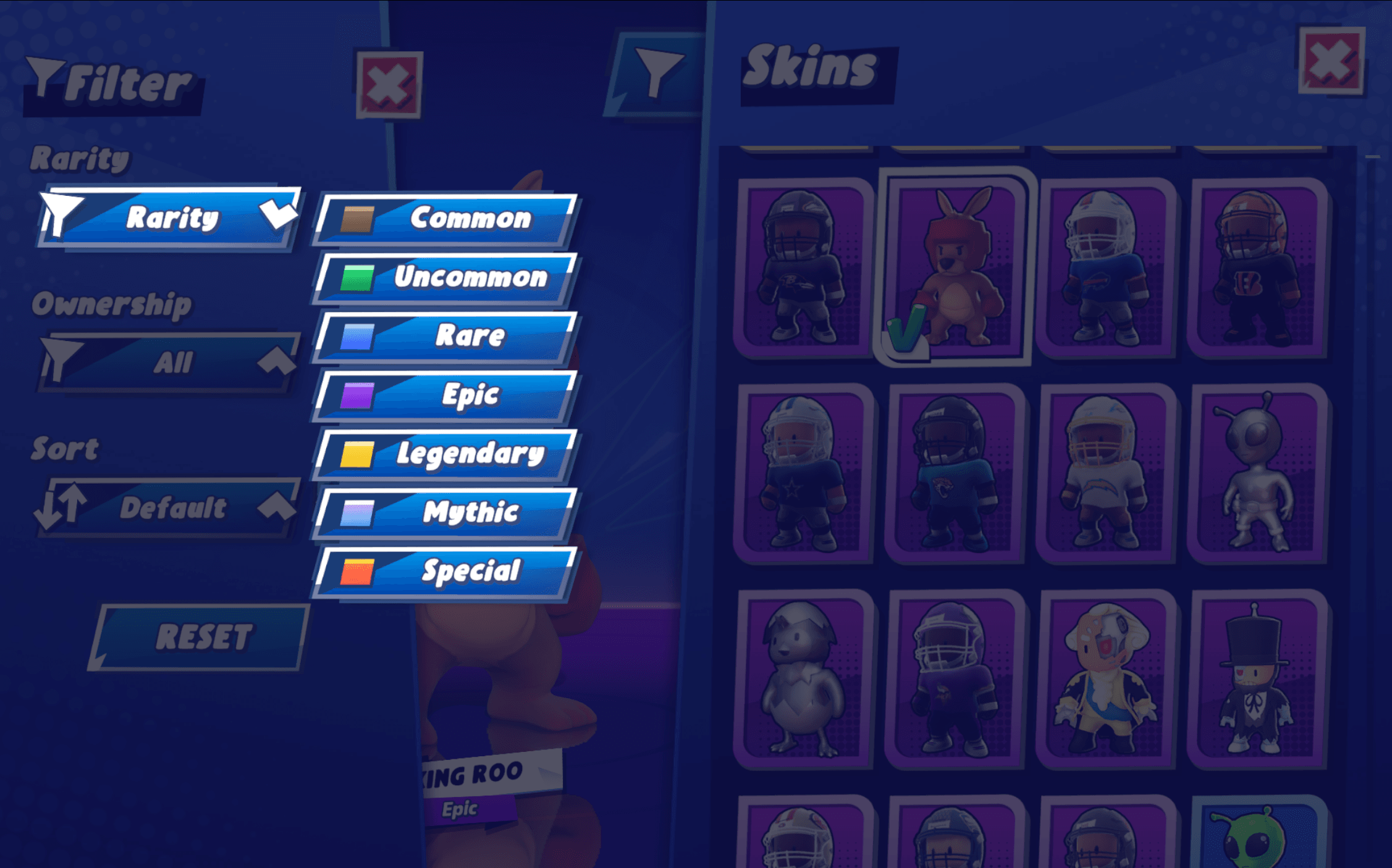Click the yellow Legendary rarity square icon
The width and height of the screenshot is (1392, 868).
(356, 455)
